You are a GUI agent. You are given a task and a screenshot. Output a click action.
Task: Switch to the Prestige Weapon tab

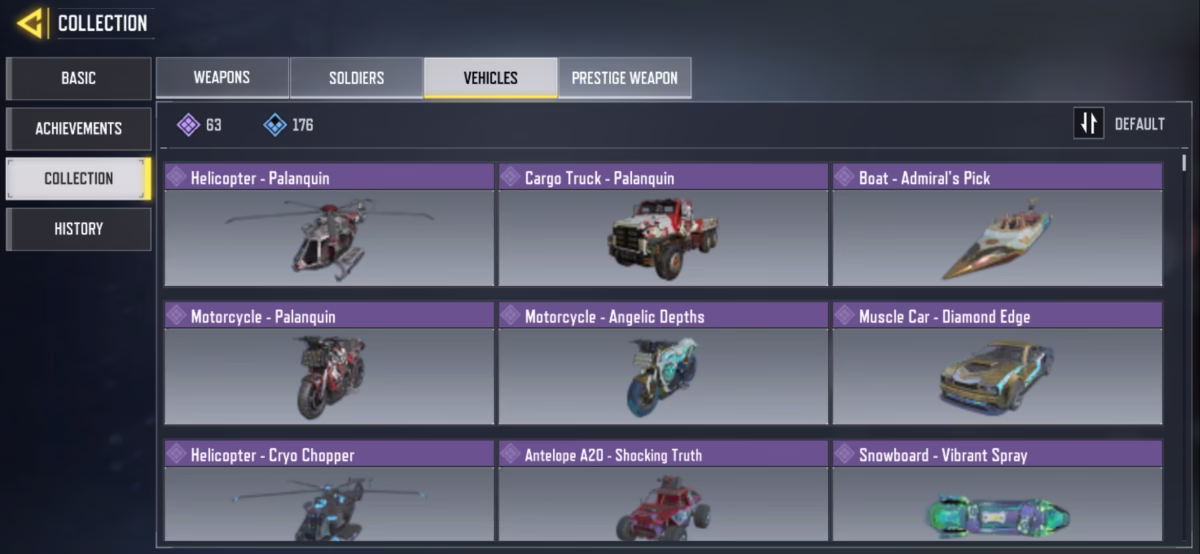click(x=624, y=78)
